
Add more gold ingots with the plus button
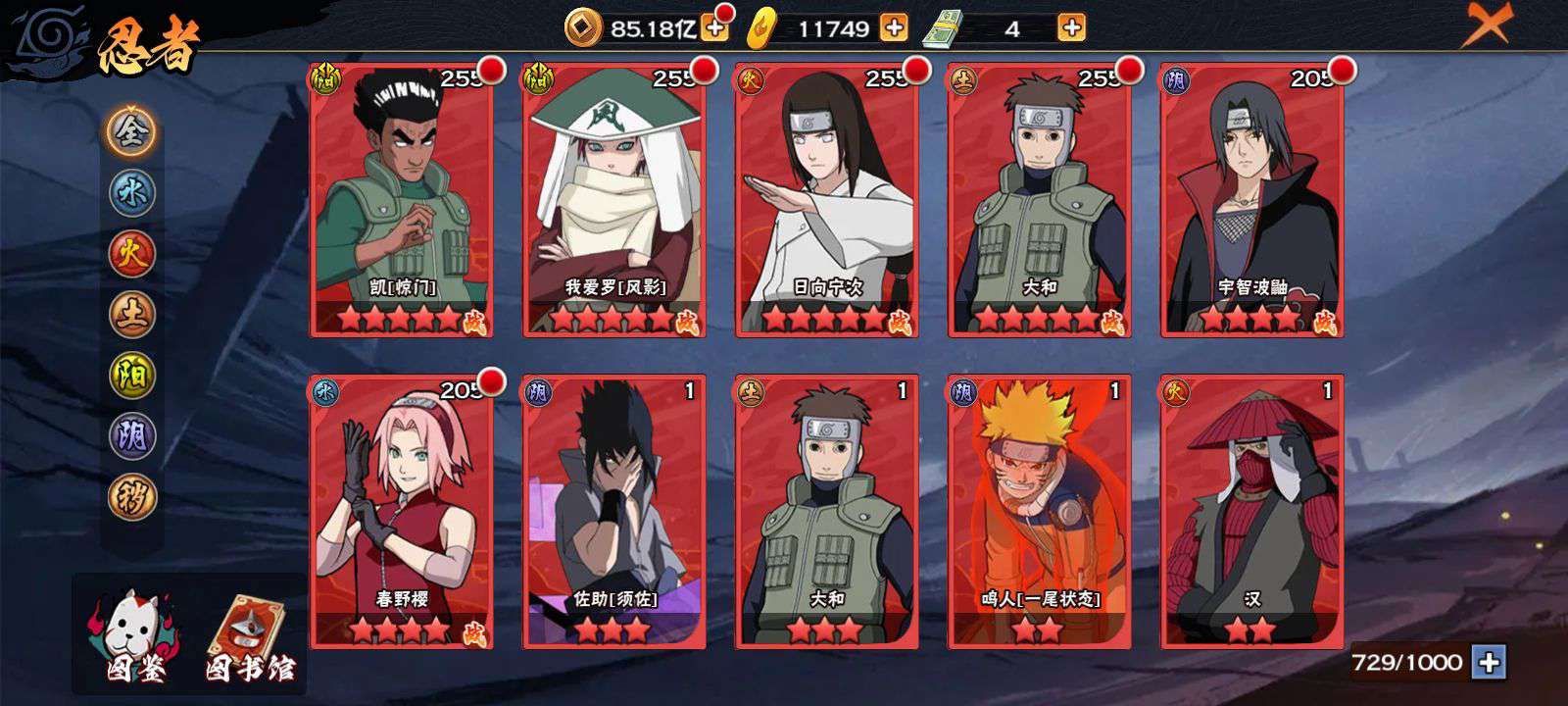[894, 28]
